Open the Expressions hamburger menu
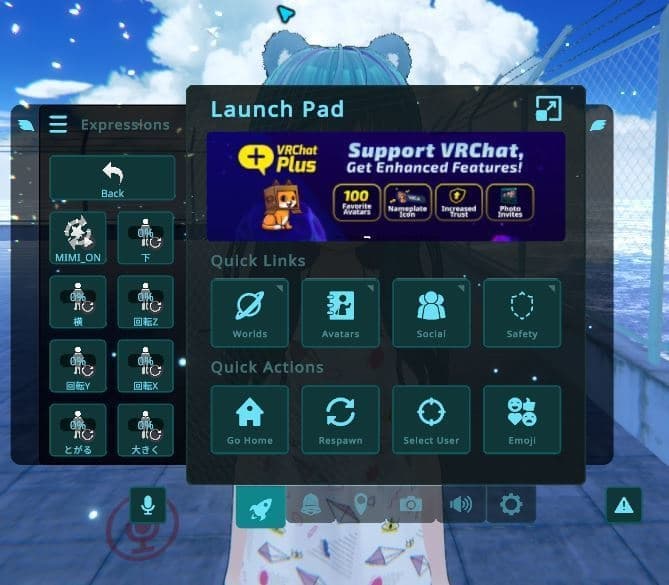The height and width of the screenshot is (585, 669). click(58, 124)
